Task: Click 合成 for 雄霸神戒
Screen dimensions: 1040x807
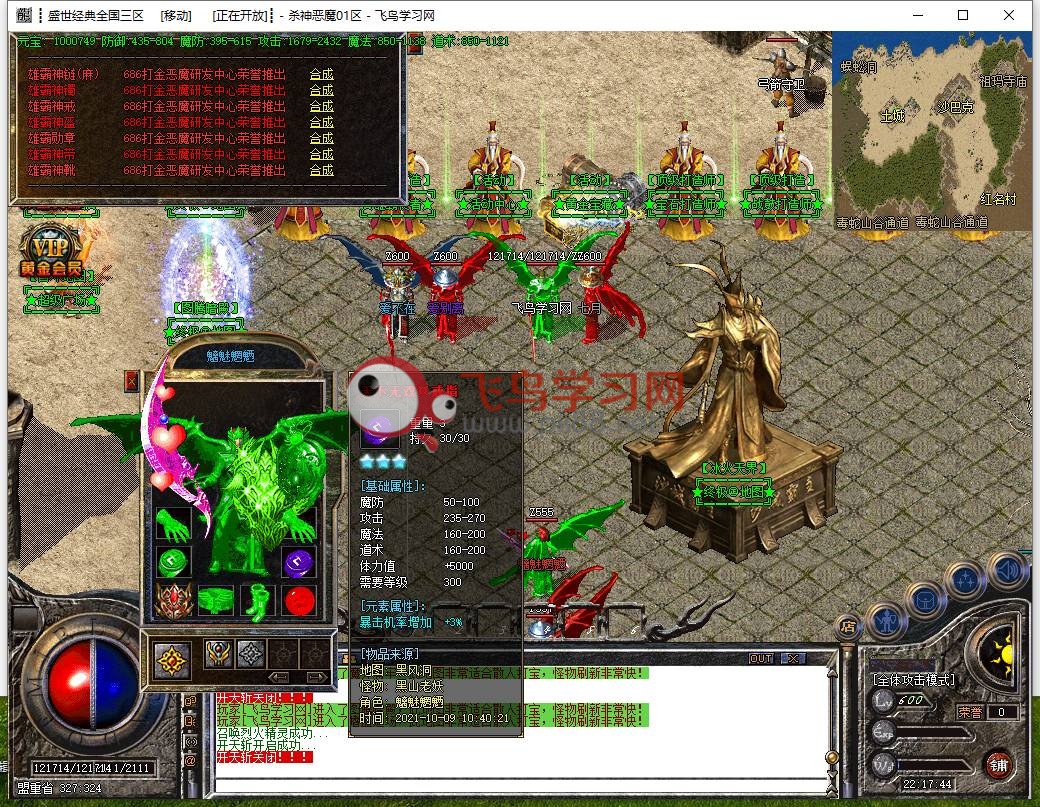Action: pos(321,106)
